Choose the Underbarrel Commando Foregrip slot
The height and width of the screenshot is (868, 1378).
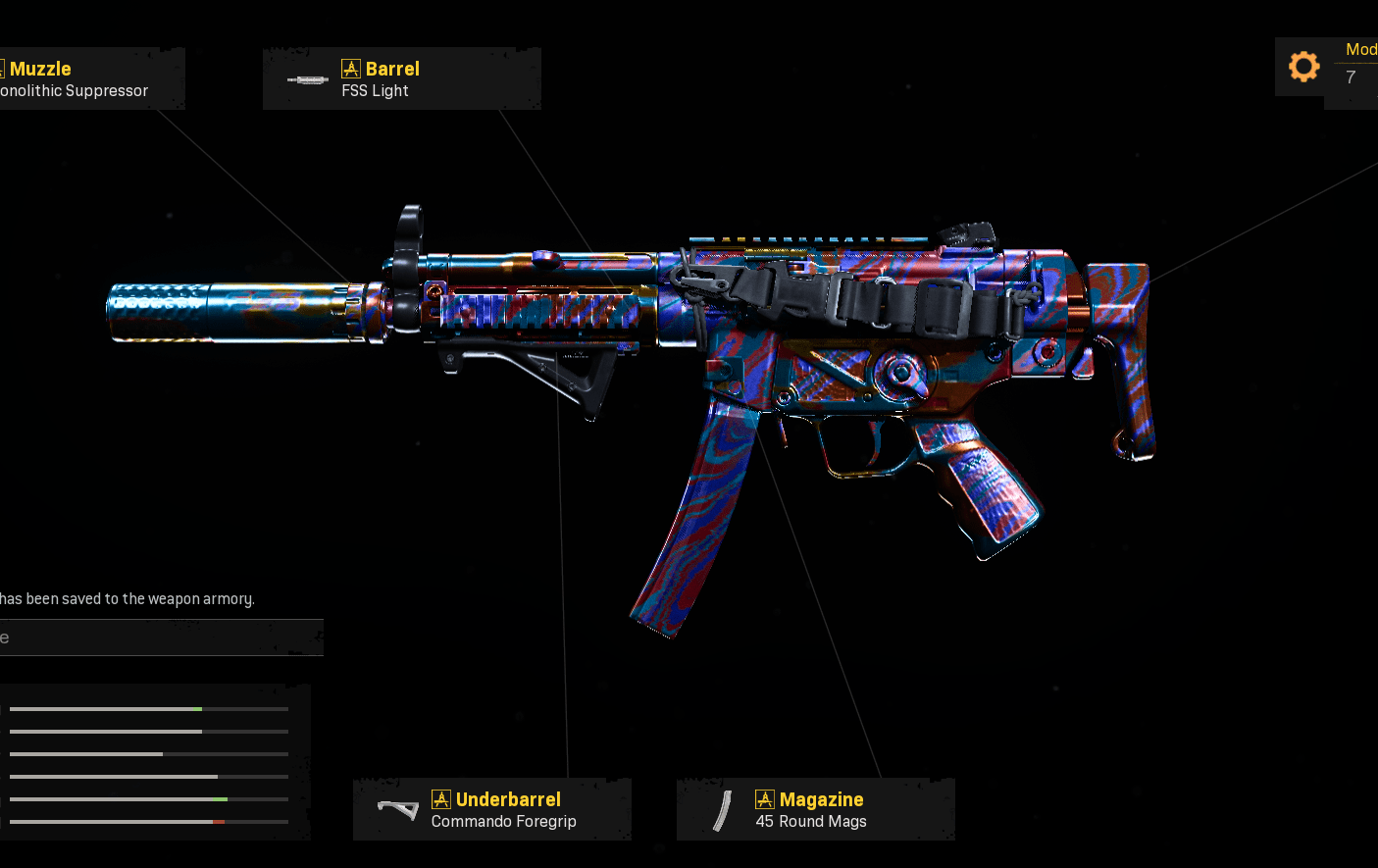[x=491, y=809]
